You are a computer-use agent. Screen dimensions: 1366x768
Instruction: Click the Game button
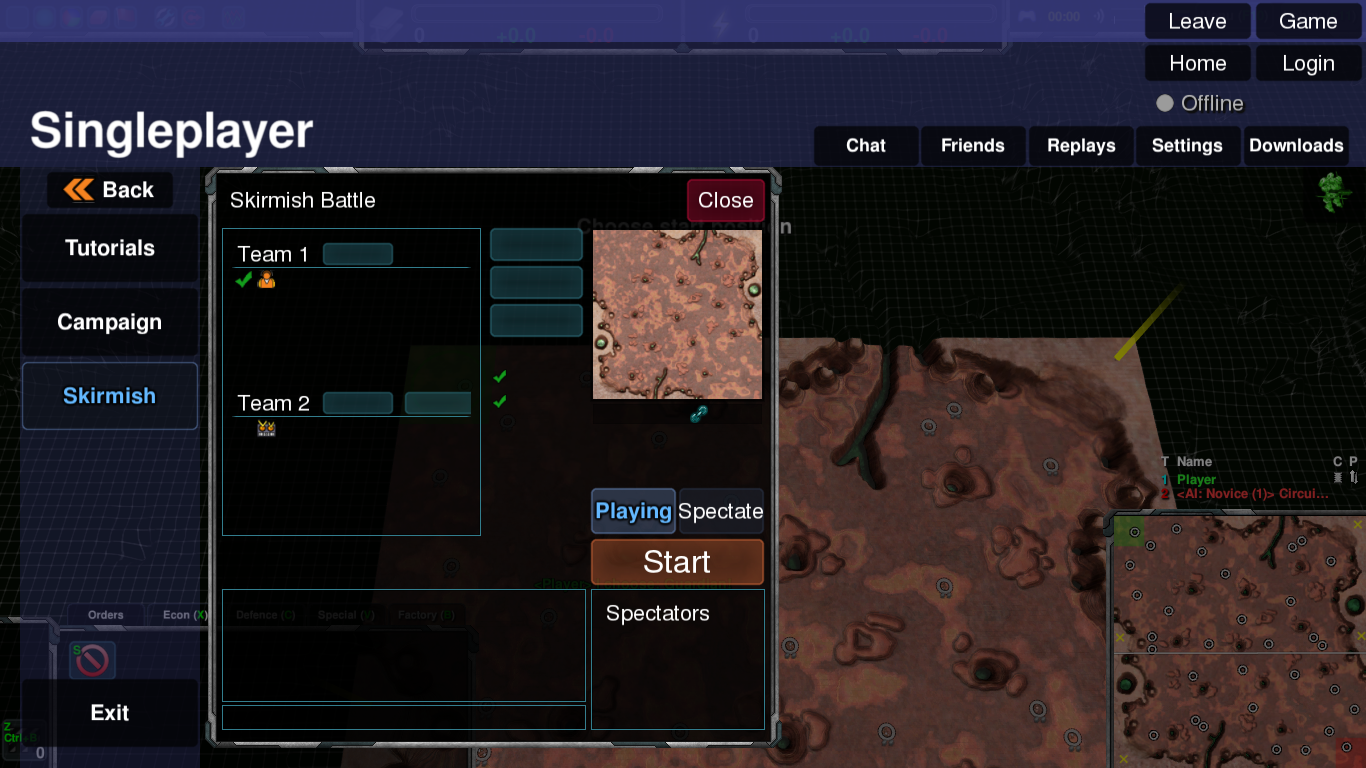1307,21
